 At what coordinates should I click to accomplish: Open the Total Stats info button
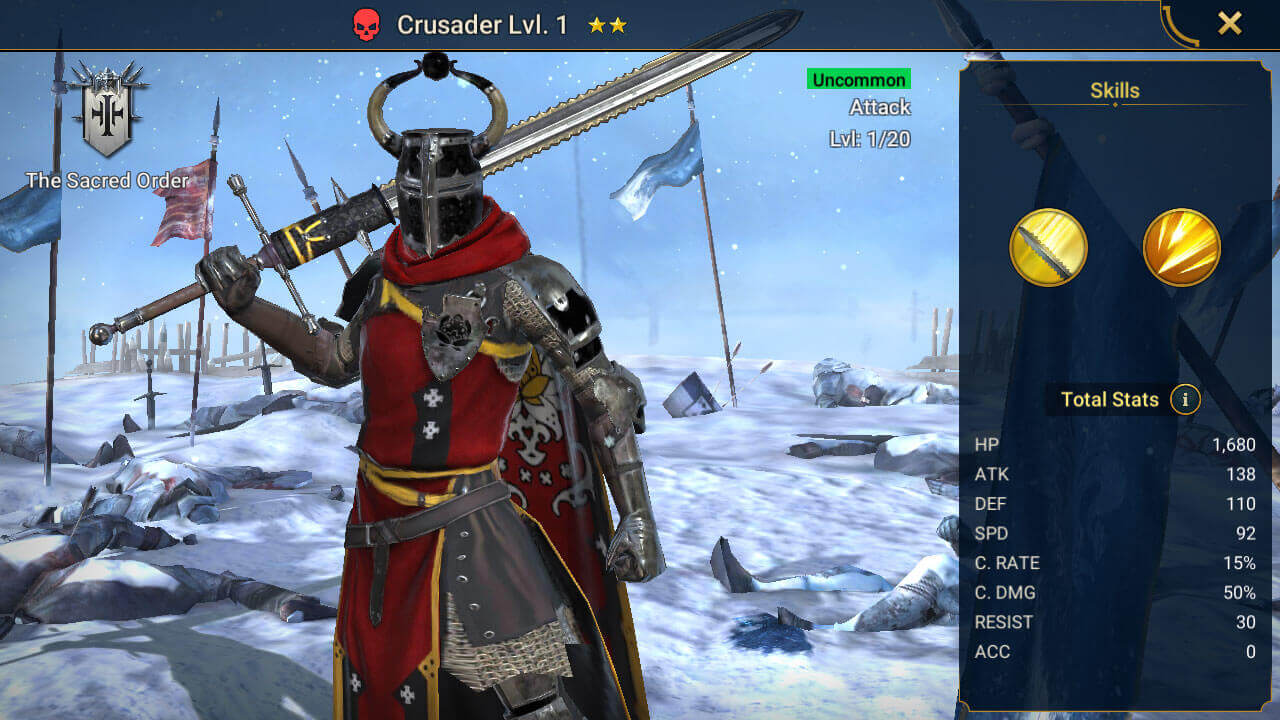[1186, 400]
